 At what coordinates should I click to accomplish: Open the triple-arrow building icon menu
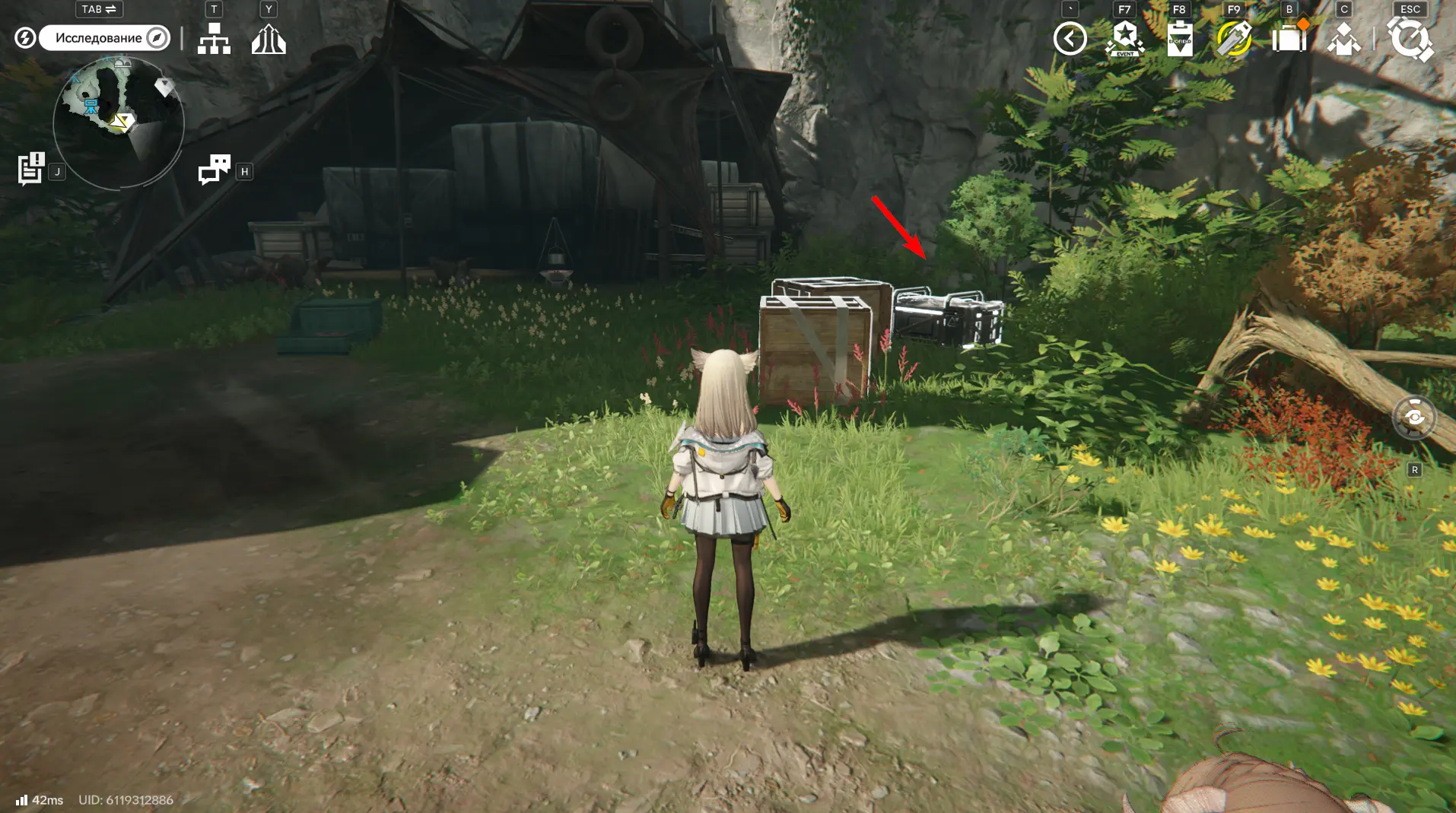pos(269,39)
